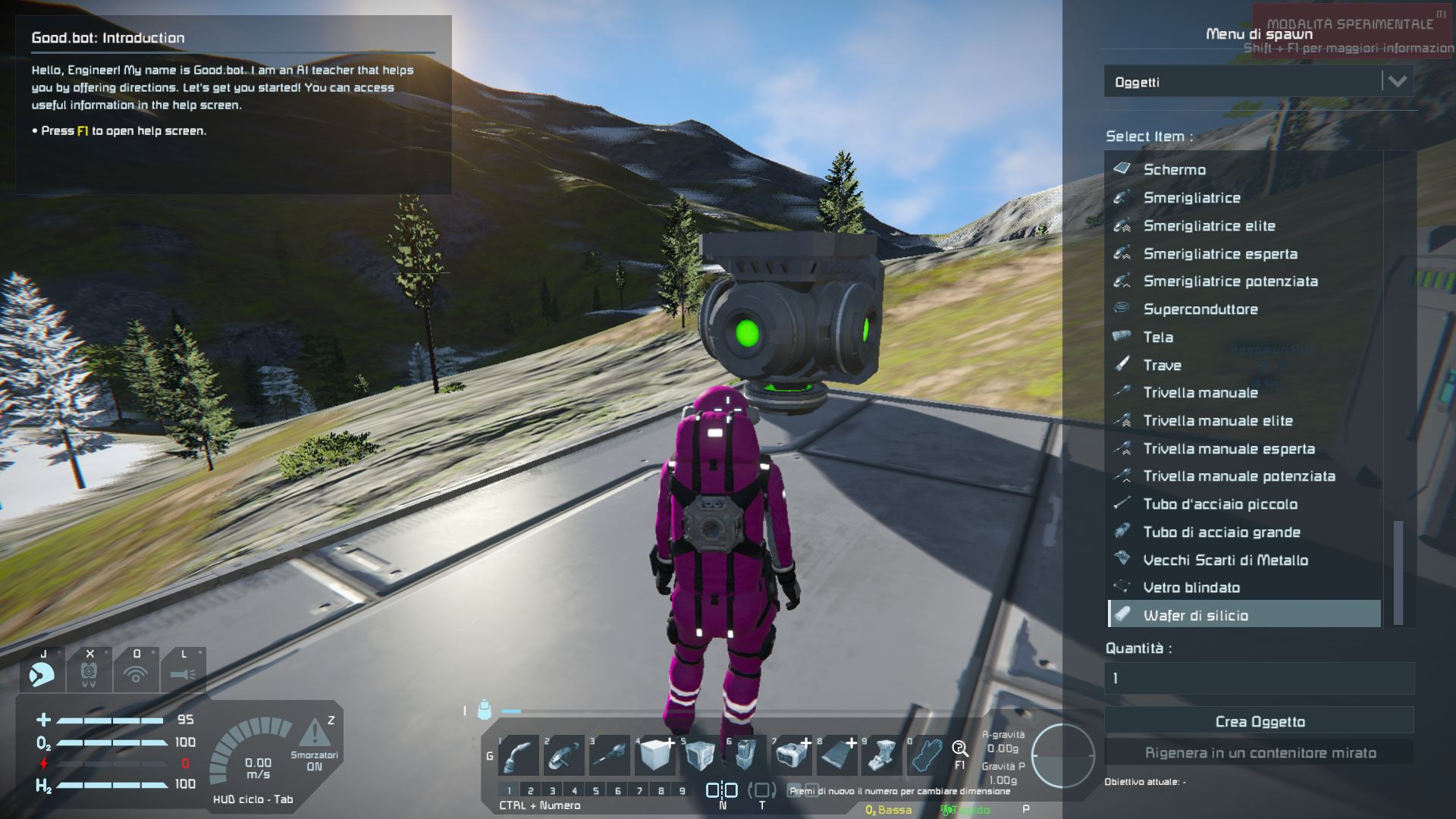Choose Trivella manuale esperta
Viewport: 1456px width, 819px height.
click(1228, 449)
